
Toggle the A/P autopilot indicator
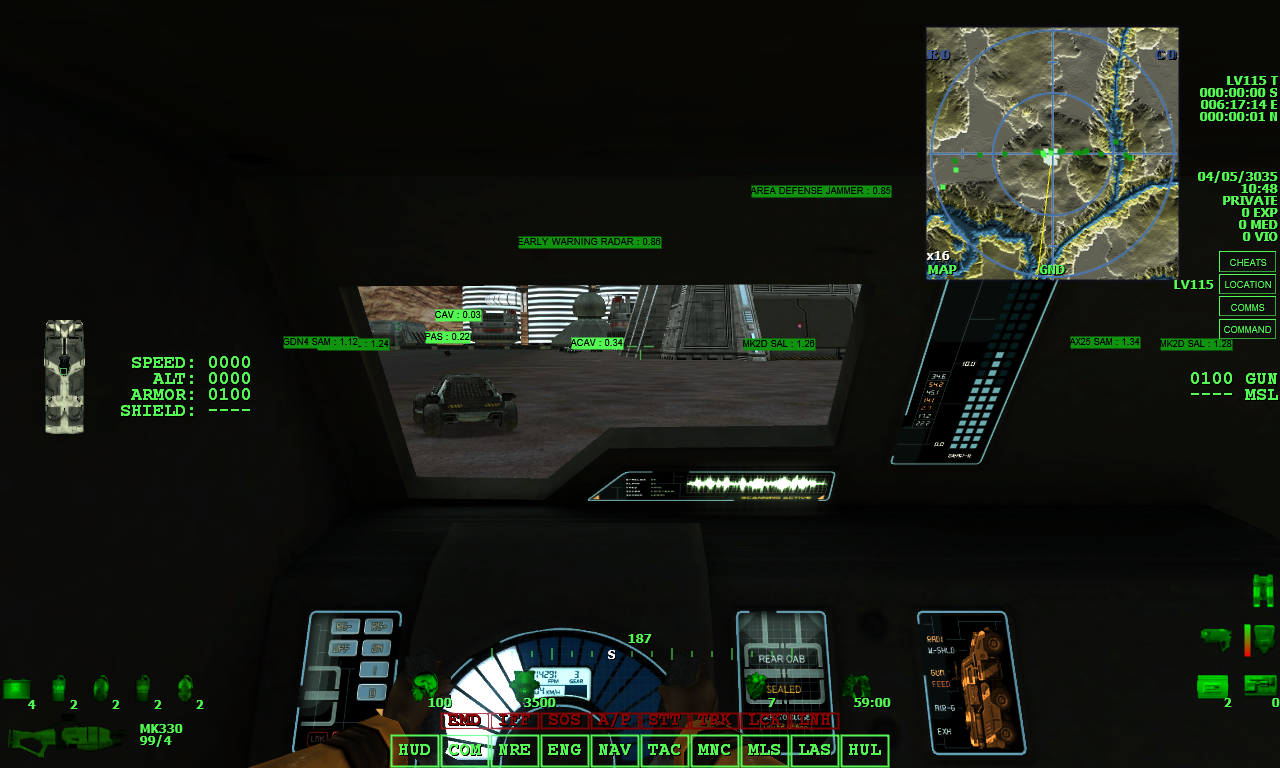pos(612,718)
